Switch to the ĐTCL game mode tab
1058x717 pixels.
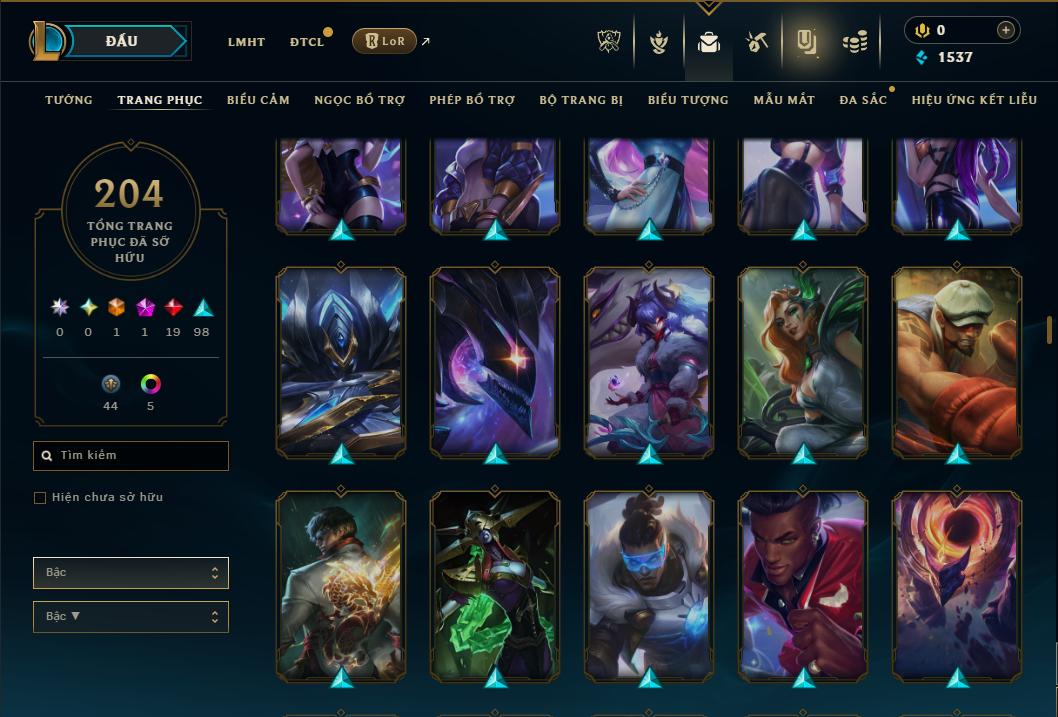point(307,42)
